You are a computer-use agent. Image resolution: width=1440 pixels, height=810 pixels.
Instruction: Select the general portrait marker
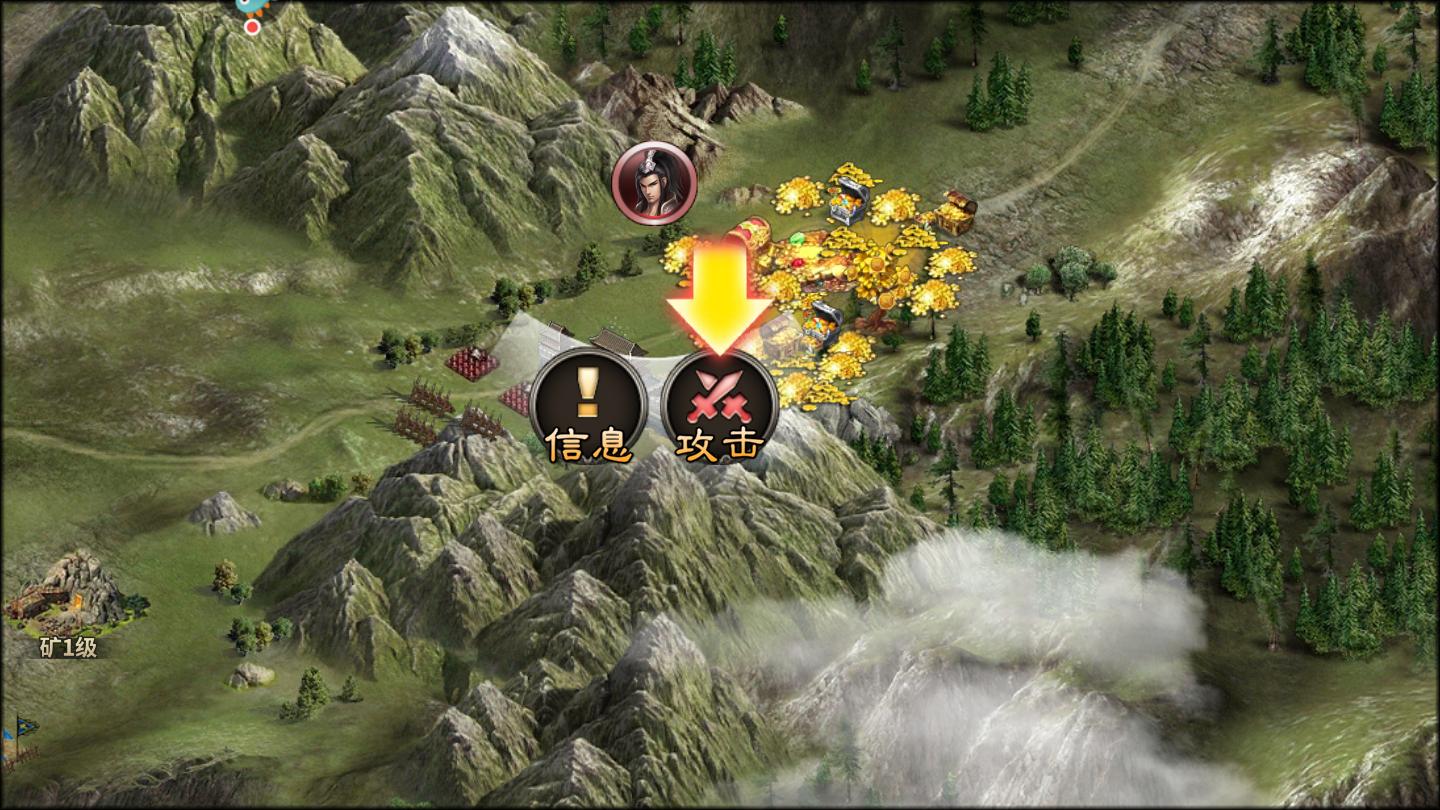(655, 183)
